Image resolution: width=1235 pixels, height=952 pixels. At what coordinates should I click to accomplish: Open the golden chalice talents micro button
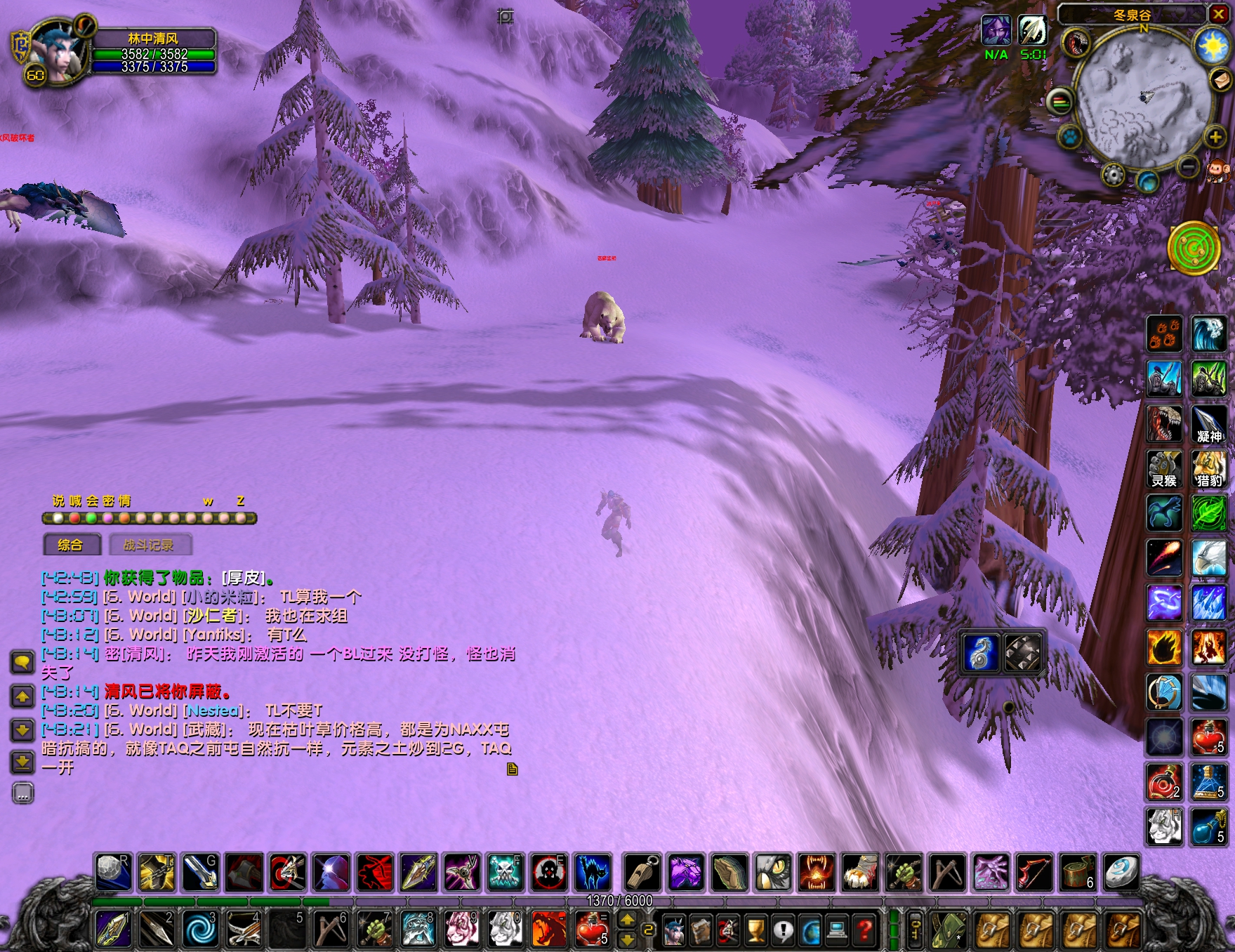tap(755, 931)
